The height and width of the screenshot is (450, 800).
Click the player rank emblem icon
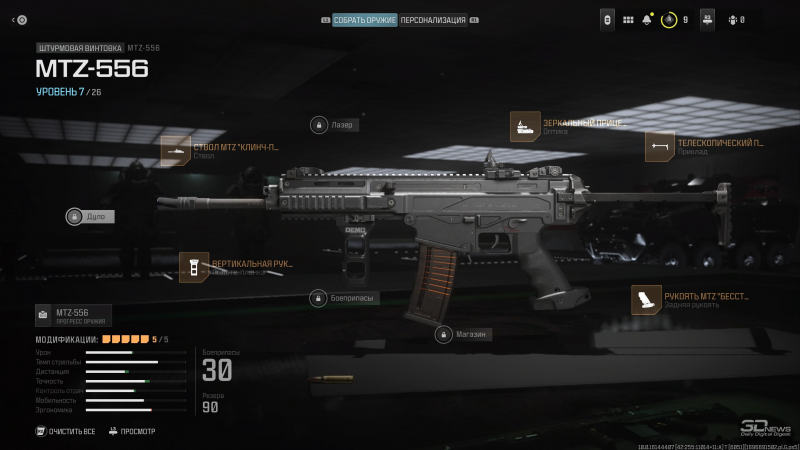pos(670,19)
